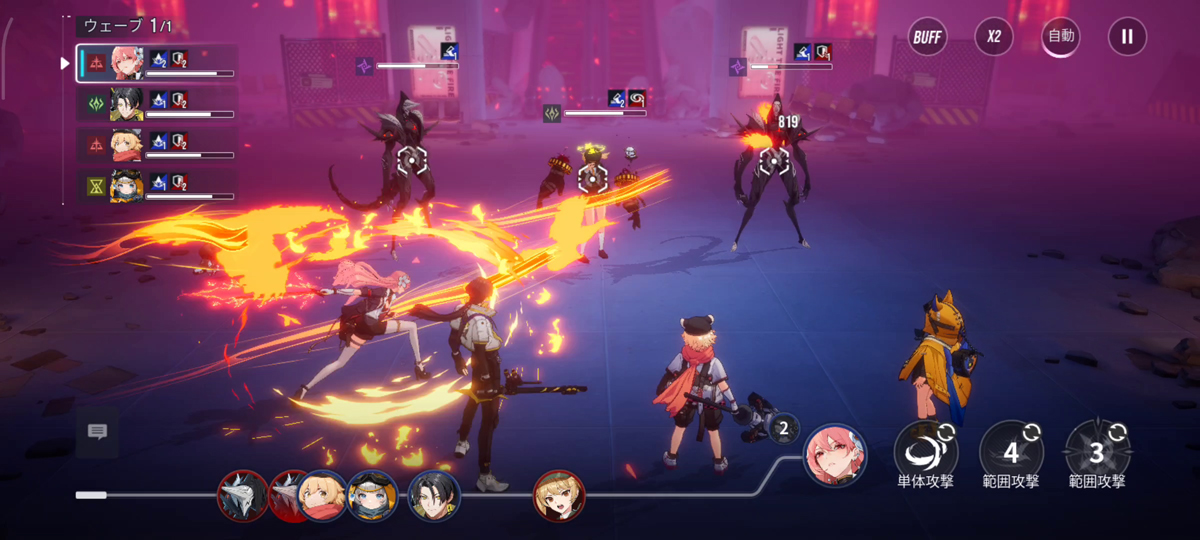Check the black-haired portrait on turn timeline
Viewport: 1200px width, 540px height.
(x=434, y=495)
